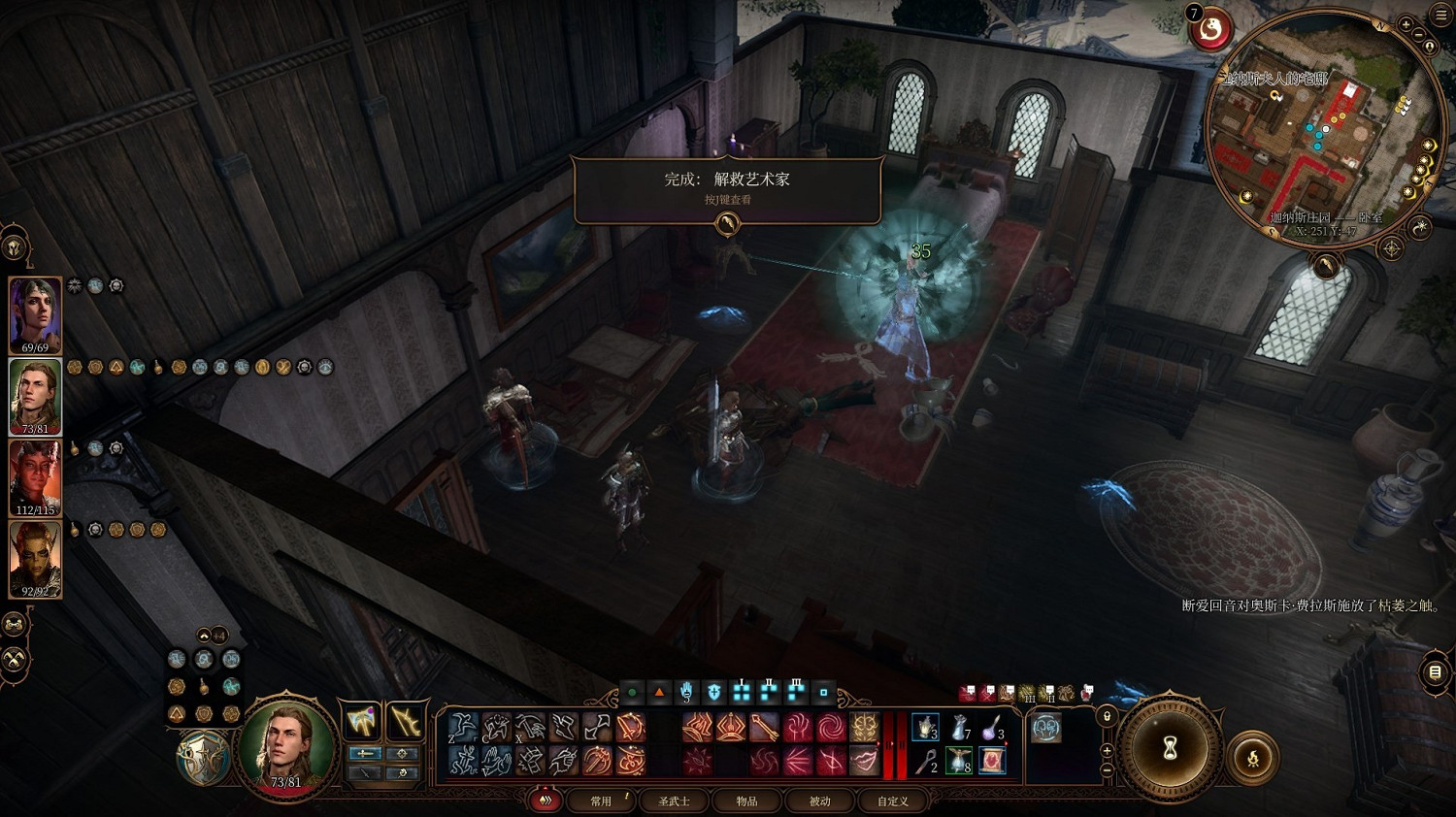The height and width of the screenshot is (817, 1456).
Task: Zoom in on the minimap
Action: coord(1406,24)
